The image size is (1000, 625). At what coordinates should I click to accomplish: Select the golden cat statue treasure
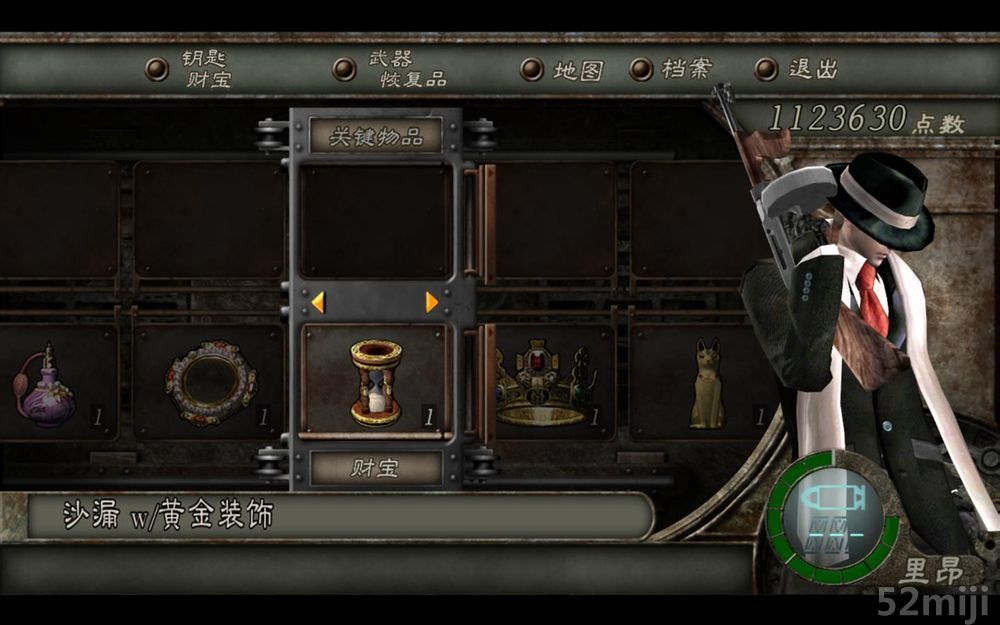[706, 385]
